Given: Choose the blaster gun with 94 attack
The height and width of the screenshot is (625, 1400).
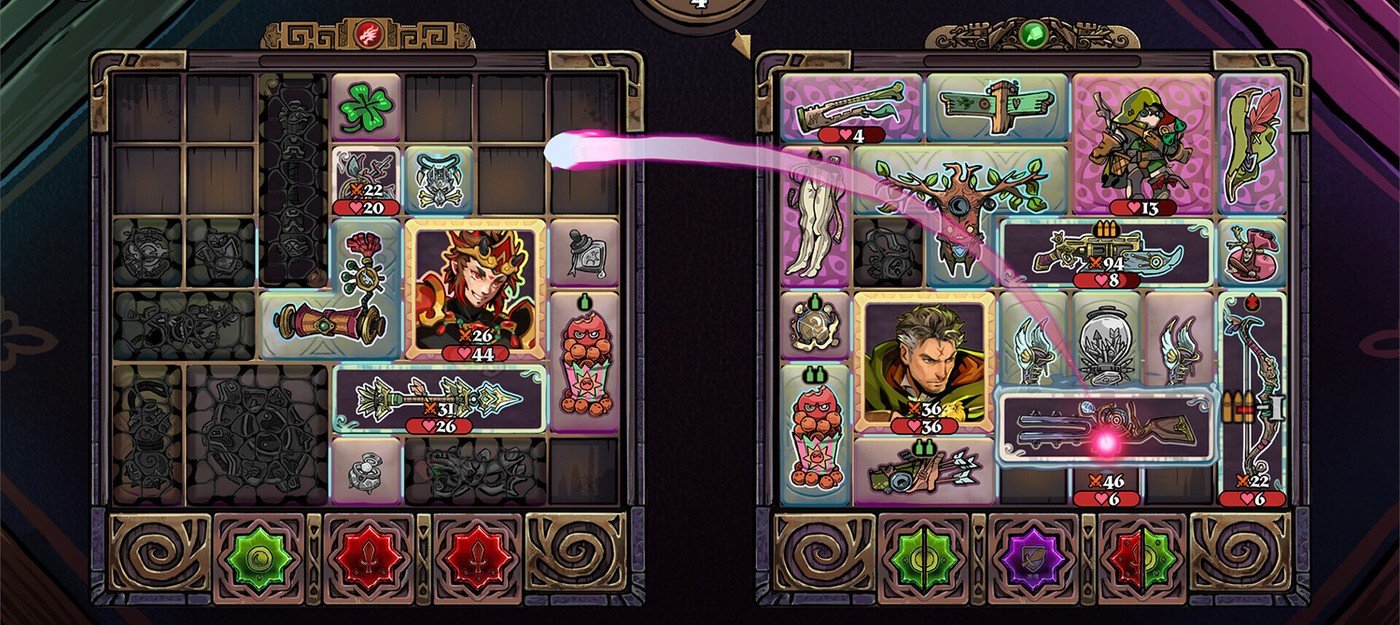Looking at the screenshot, I should click(x=1108, y=252).
